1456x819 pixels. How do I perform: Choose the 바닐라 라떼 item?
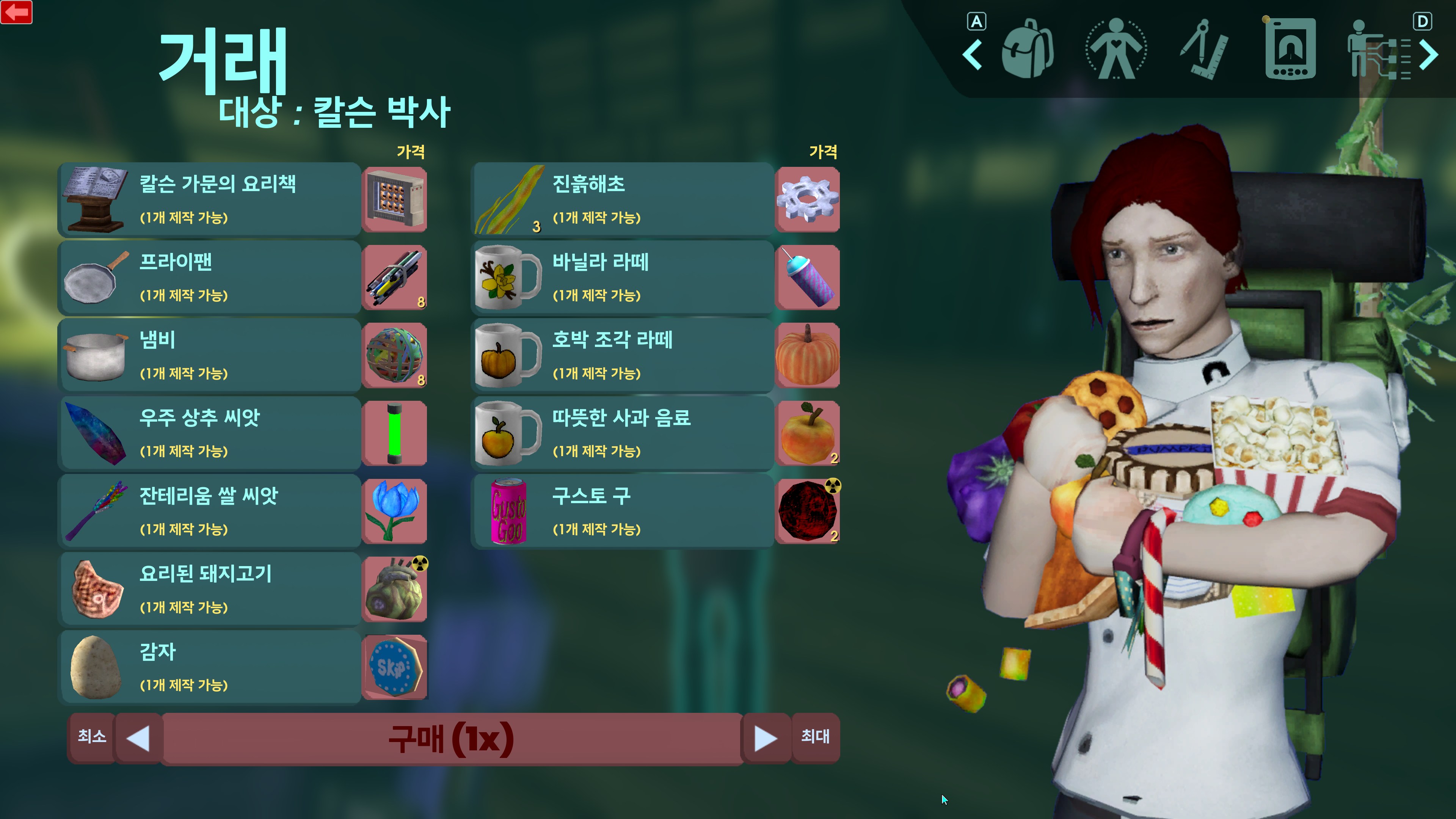pyautogui.click(x=622, y=277)
